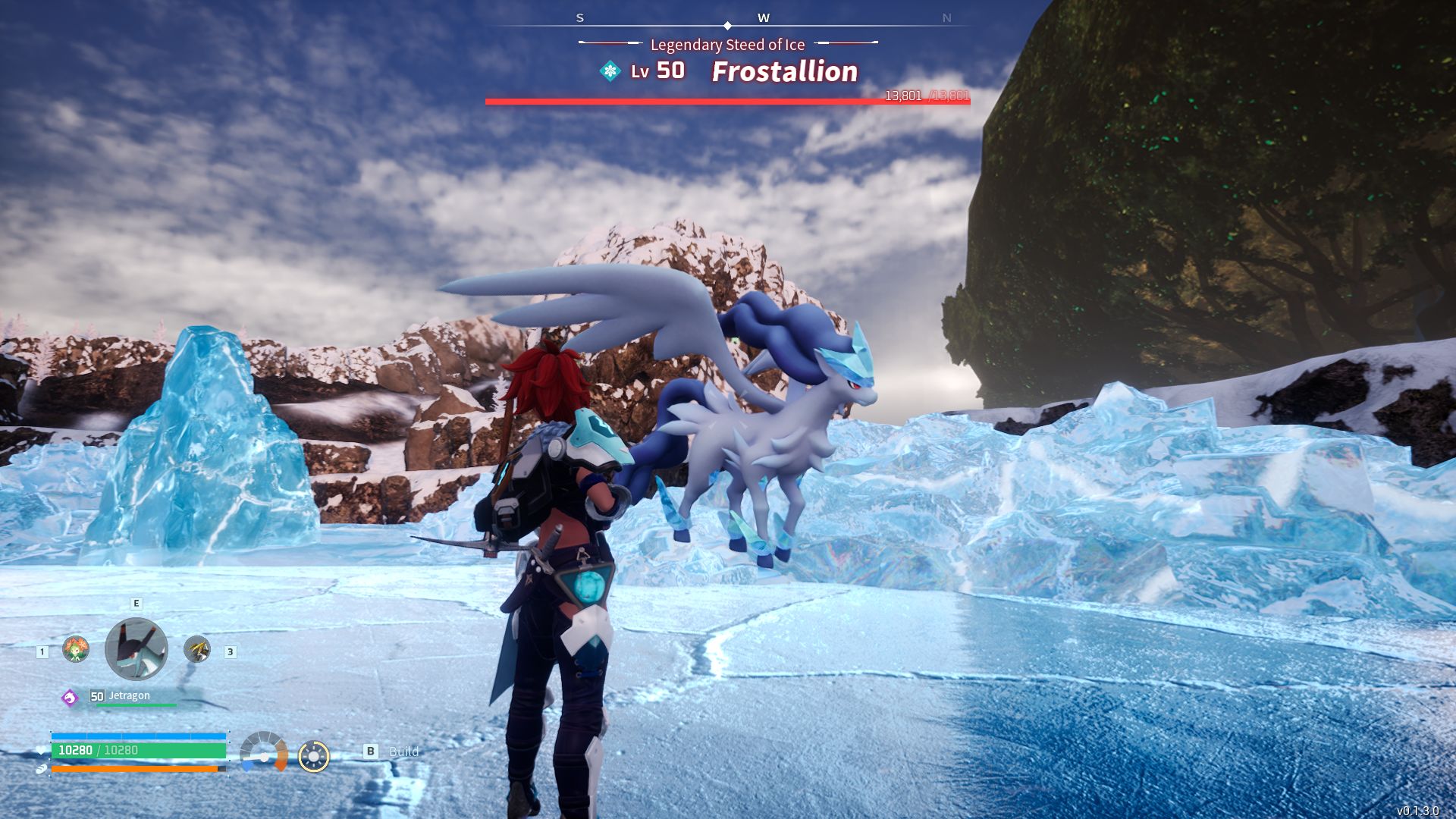The image size is (1456, 819).
Task: Switch to the yellow-black pal portrait on the right
Action: (197, 649)
